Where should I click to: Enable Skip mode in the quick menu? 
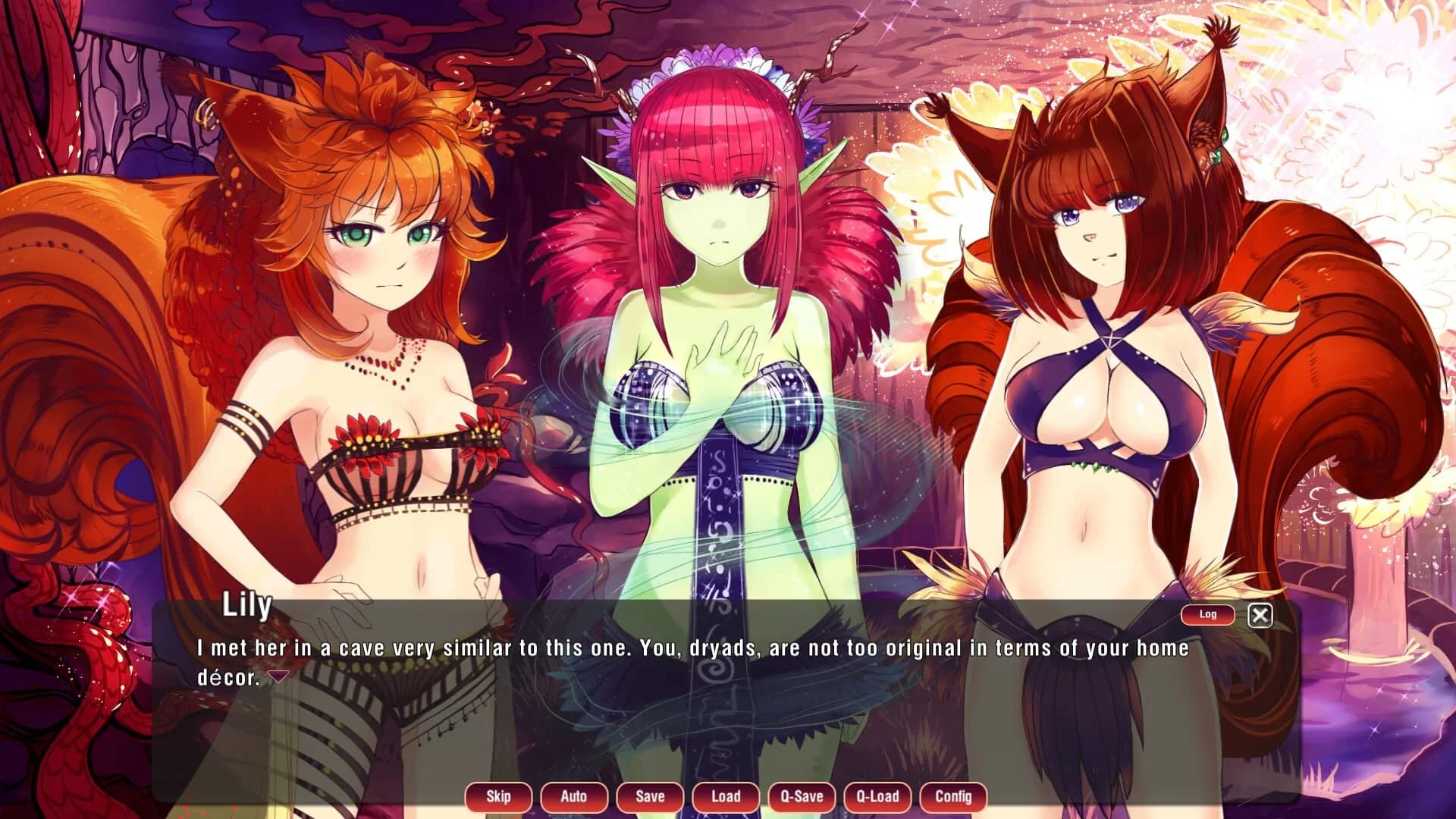coord(497,797)
